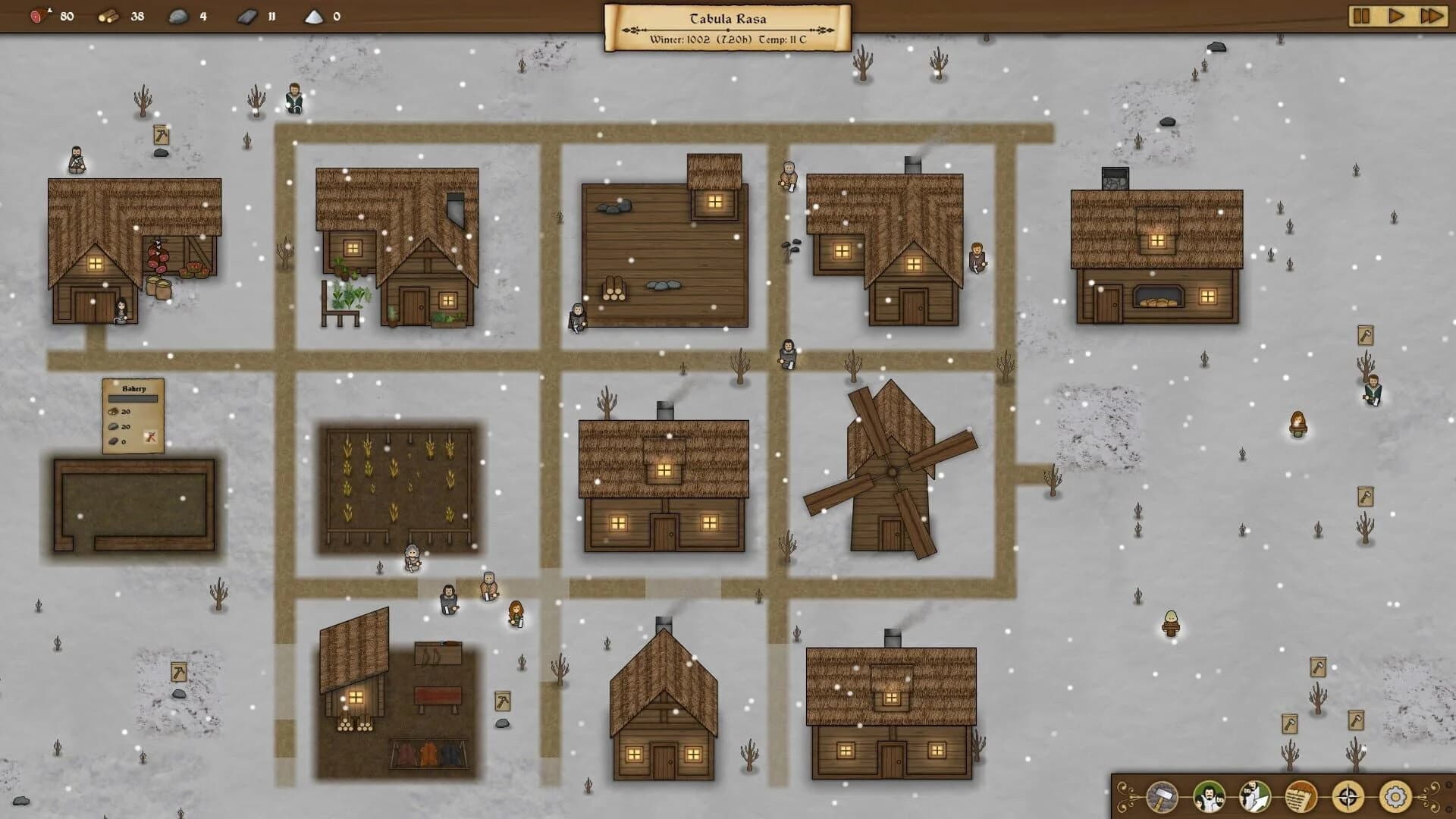
Task: Open the professions assignment icon
Action: tap(1255, 795)
